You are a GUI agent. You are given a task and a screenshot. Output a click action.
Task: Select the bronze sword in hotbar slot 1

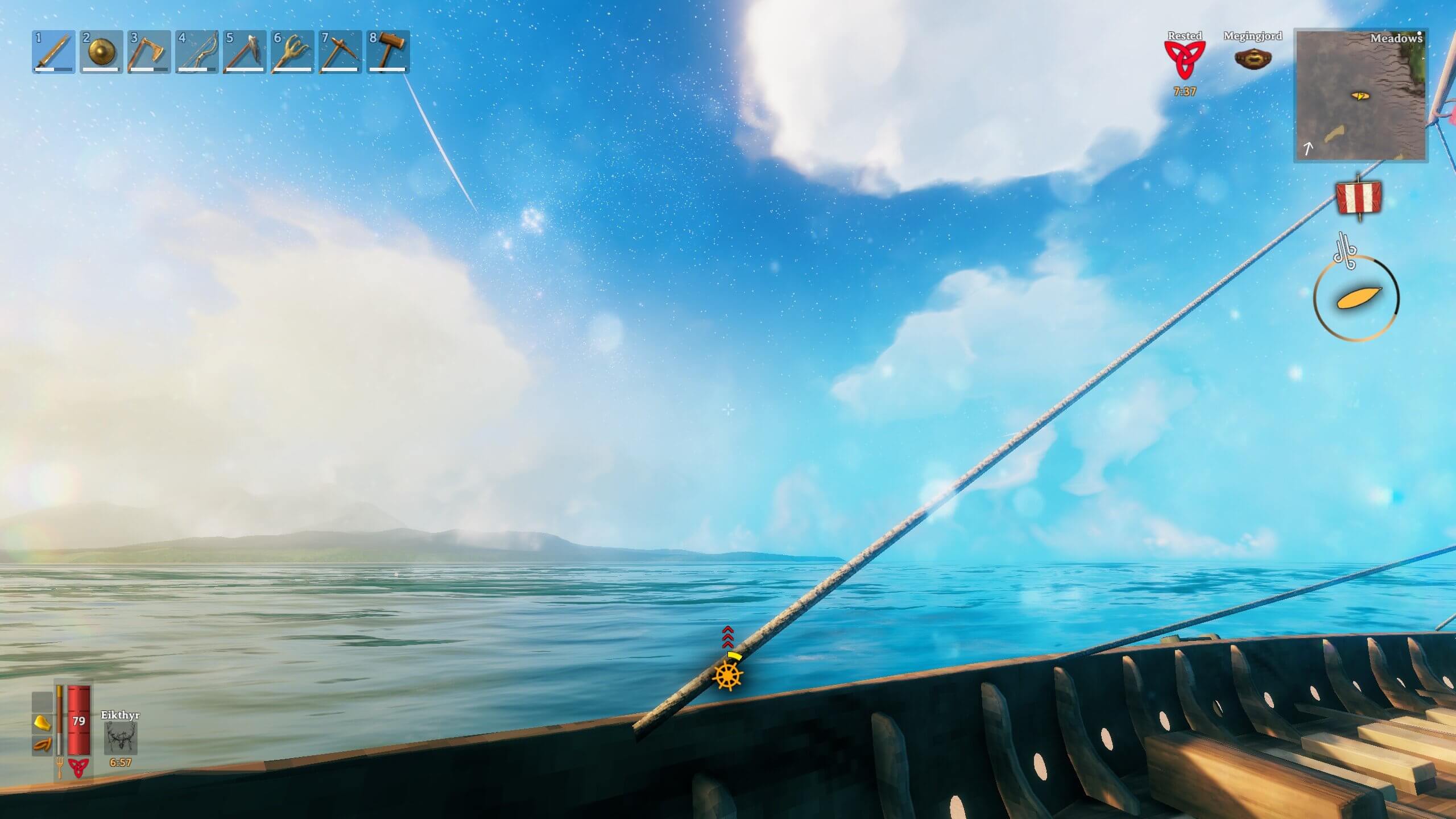pos(53,52)
